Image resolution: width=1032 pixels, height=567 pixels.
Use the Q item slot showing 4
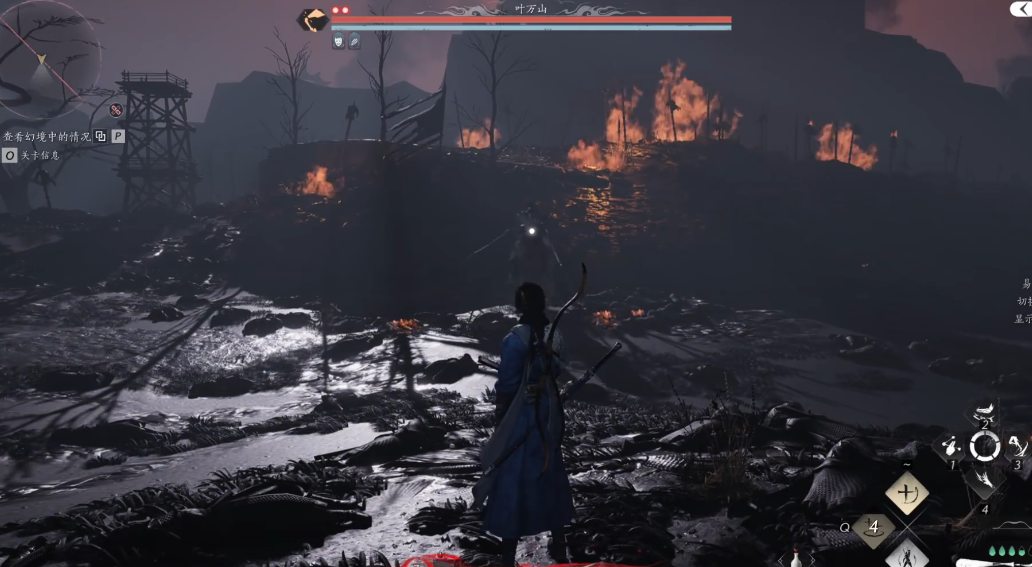pos(874,526)
